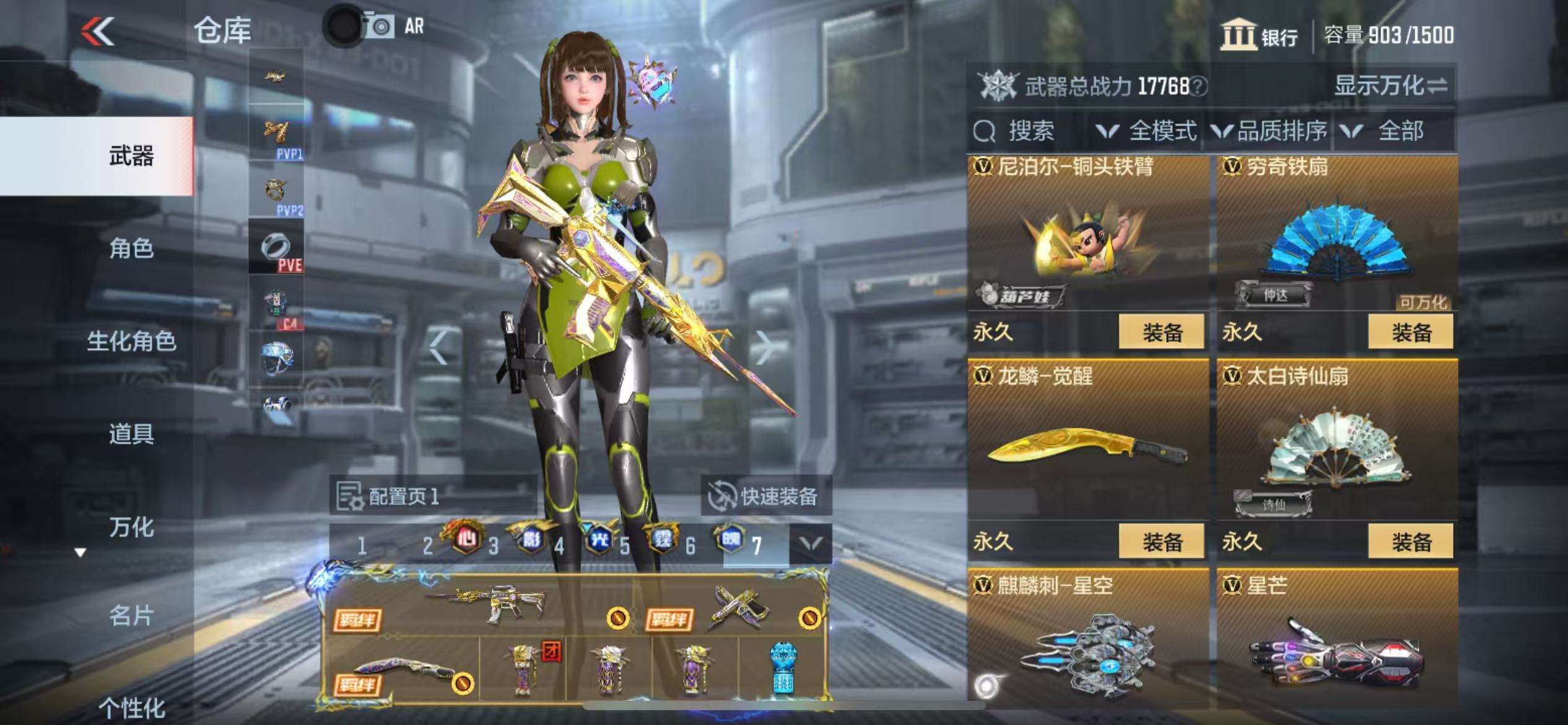The image size is (1568, 725).
Task: Equip the 太白诗仙扇 fan
Action: click(1411, 542)
